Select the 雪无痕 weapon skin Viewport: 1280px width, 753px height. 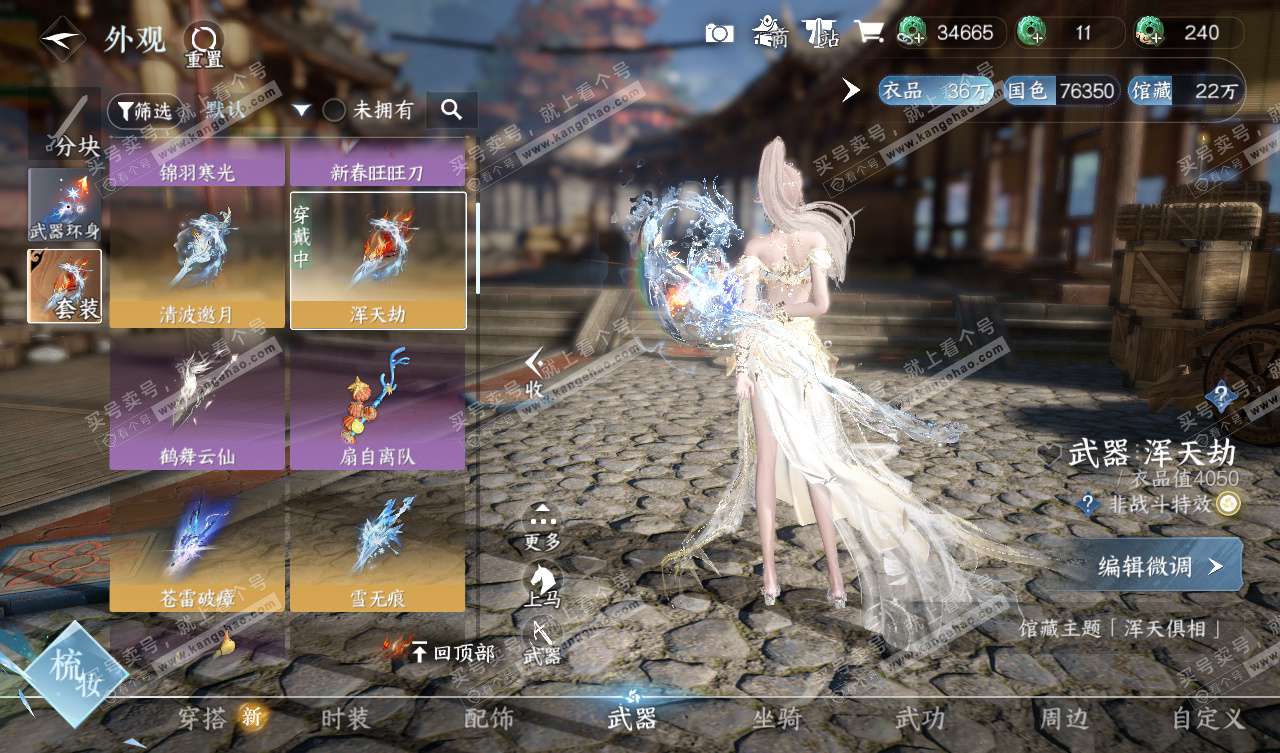click(378, 545)
